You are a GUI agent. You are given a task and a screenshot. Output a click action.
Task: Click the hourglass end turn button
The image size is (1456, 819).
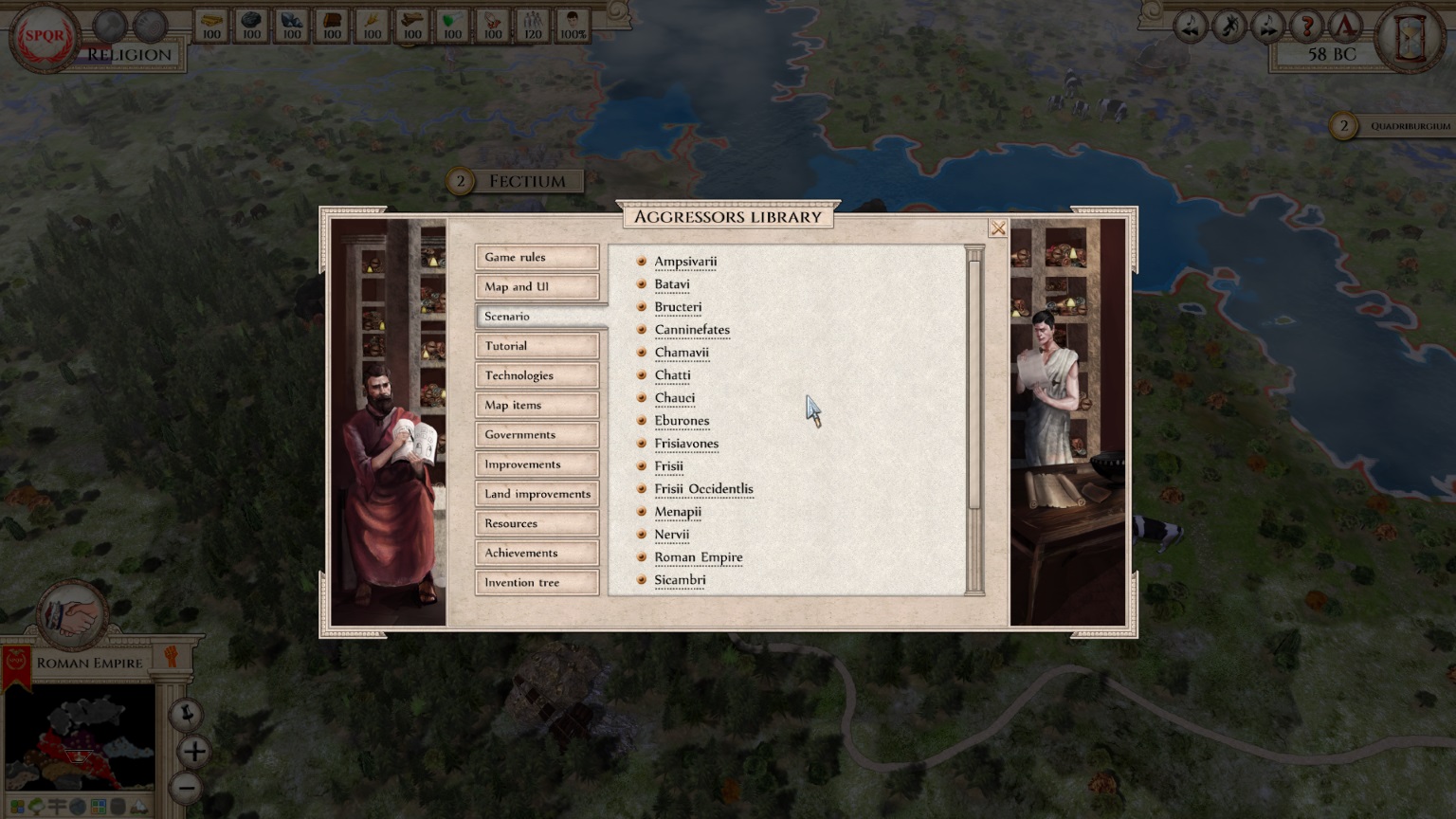tap(1410, 39)
